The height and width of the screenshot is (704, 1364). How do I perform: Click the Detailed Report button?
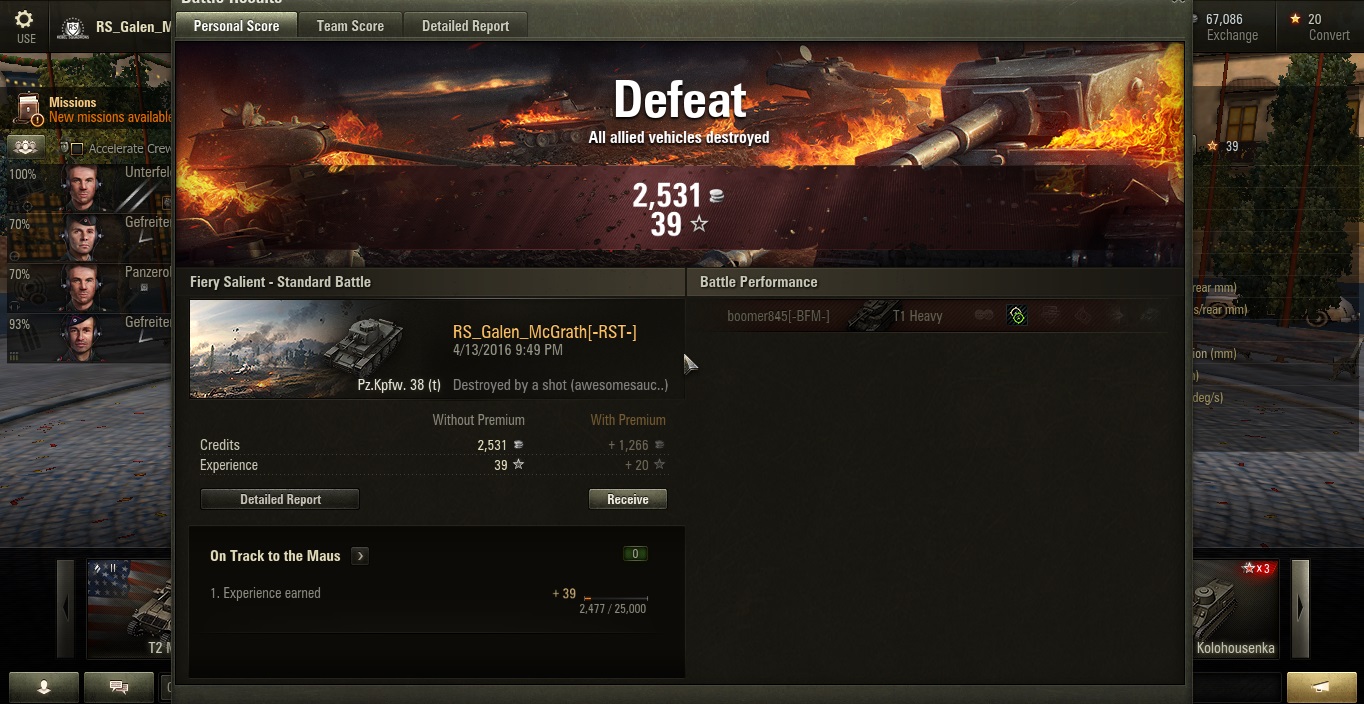pyautogui.click(x=280, y=499)
